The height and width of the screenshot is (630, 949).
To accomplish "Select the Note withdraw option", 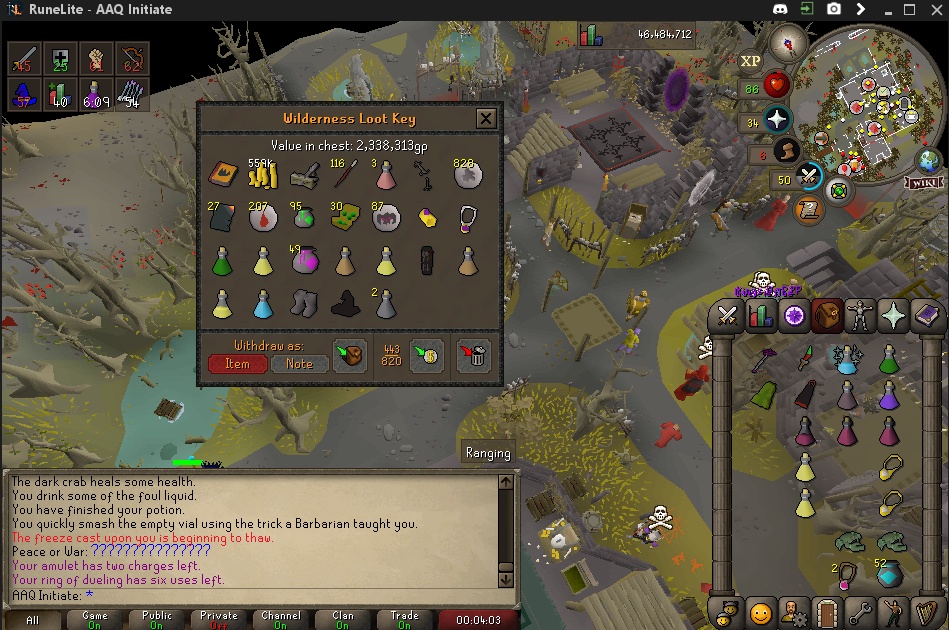I will click(299, 364).
